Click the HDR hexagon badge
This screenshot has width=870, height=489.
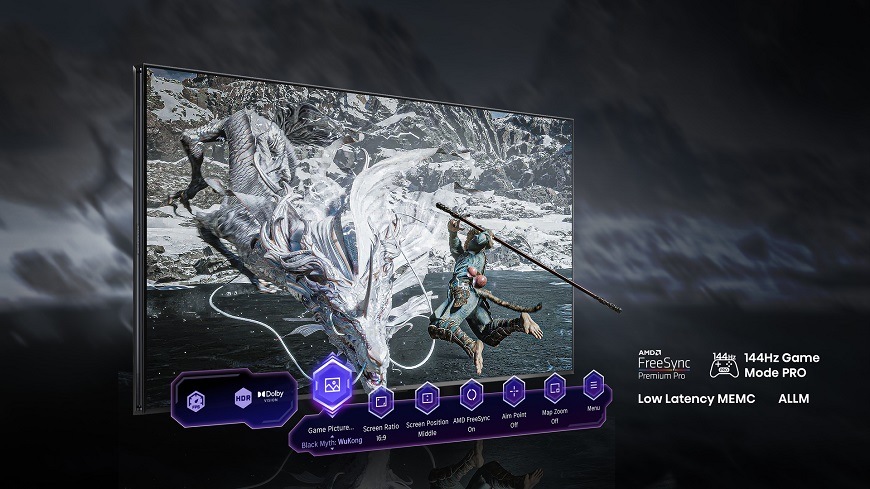tap(243, 397)
